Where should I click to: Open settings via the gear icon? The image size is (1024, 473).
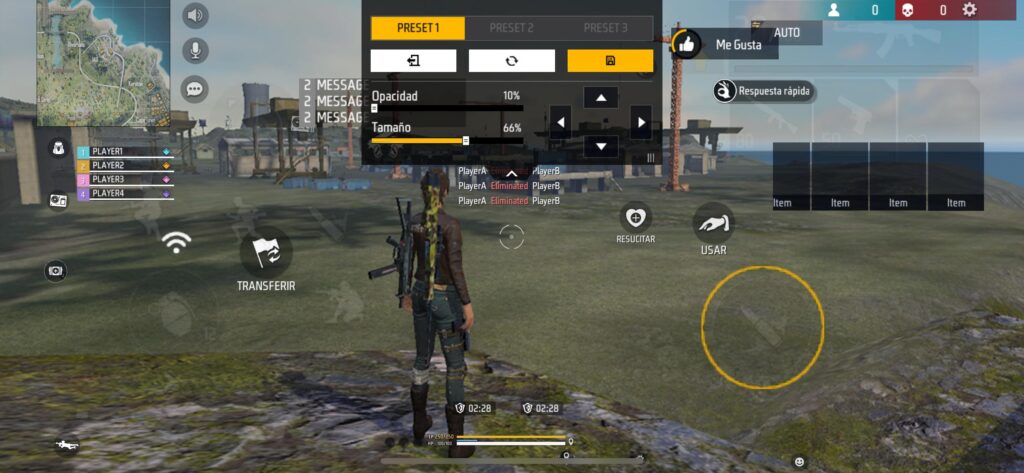[x=969, y=10]
